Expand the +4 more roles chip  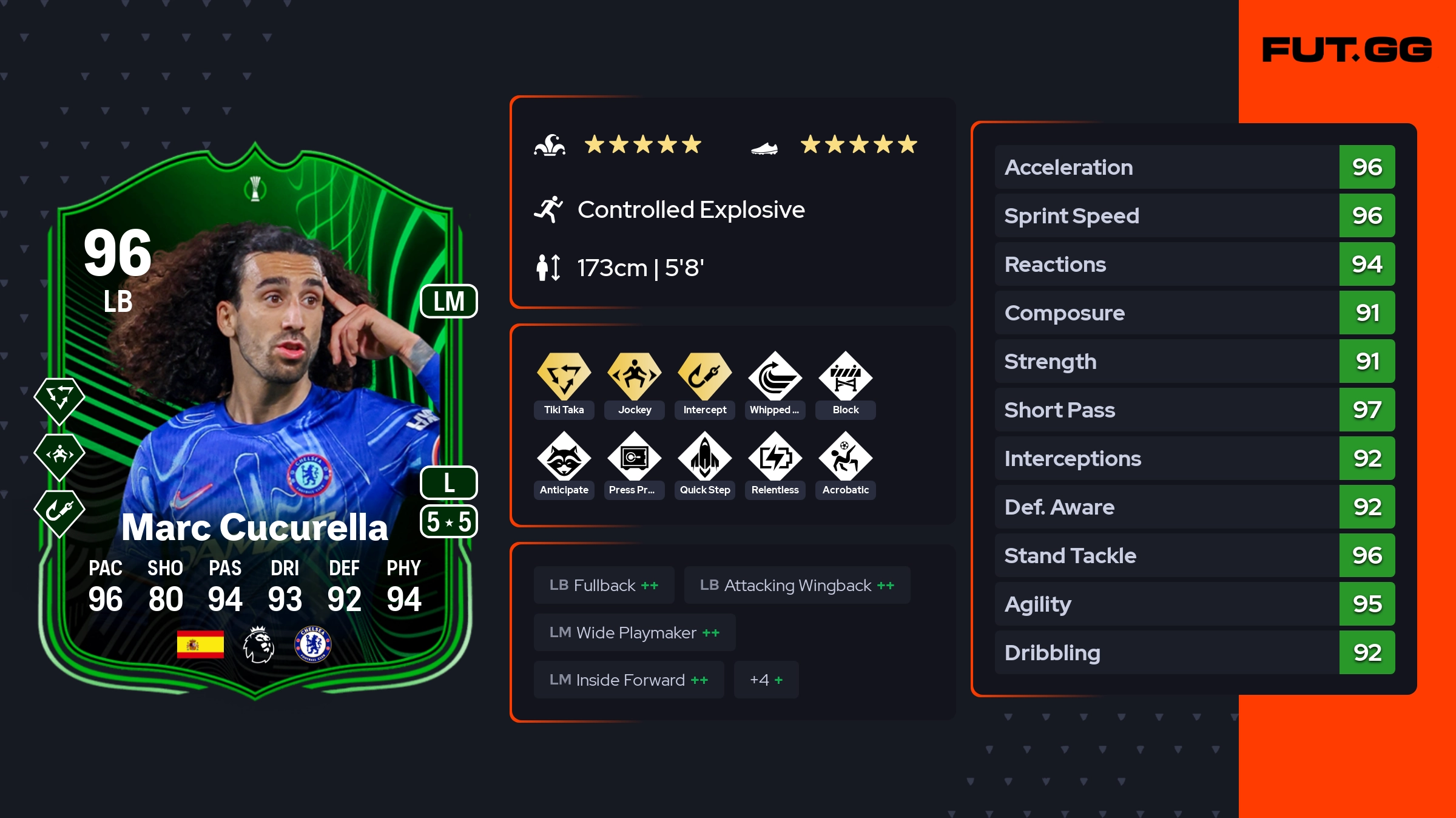[x=766, y=680]
